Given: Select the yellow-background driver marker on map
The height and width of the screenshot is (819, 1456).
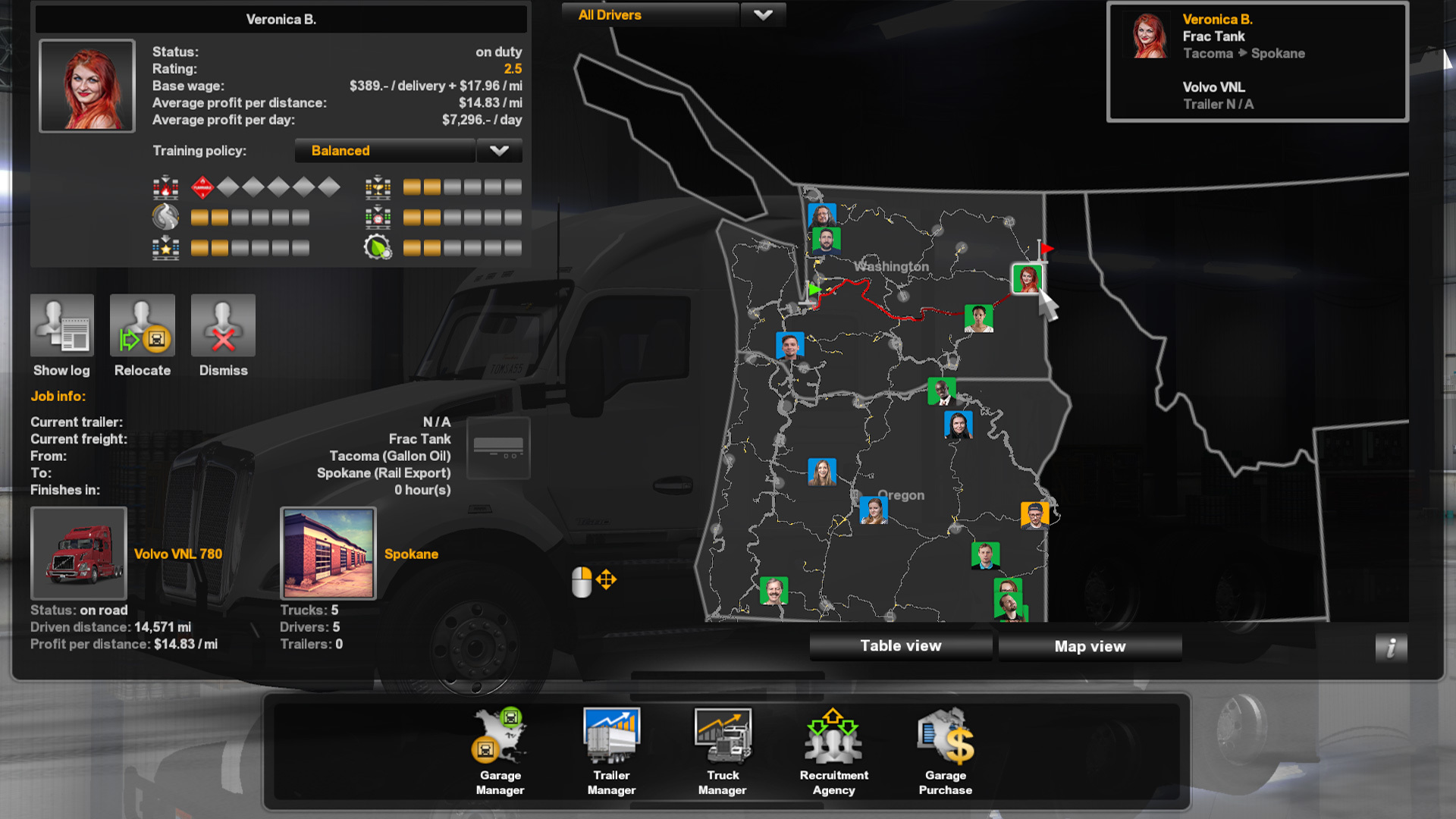Looking at the screenshot, I should pyautogui.click(x=1034, y=515).
